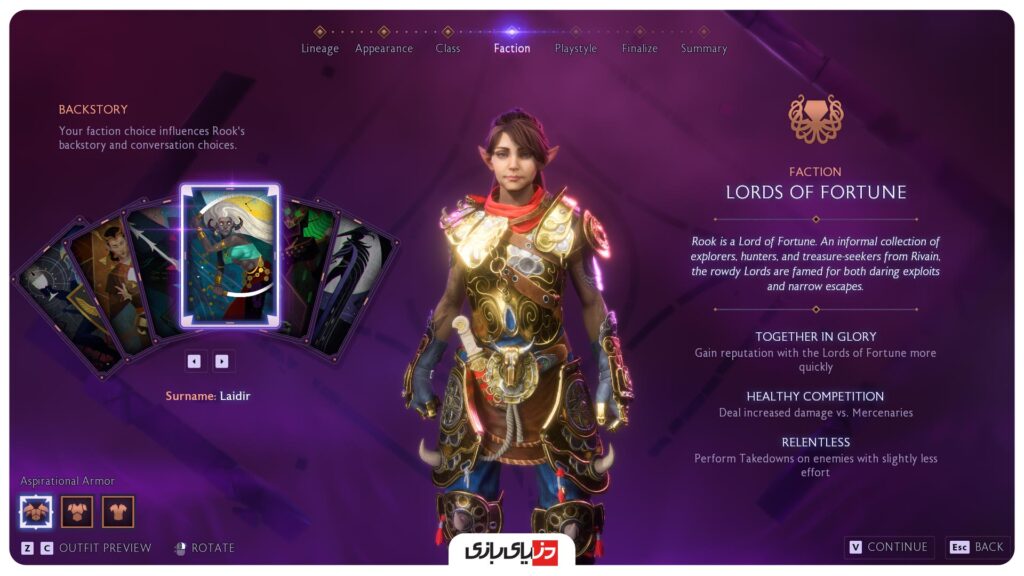The image size is (1024, 576).
Task: Show the Summary step
Action: click(703, 47)
